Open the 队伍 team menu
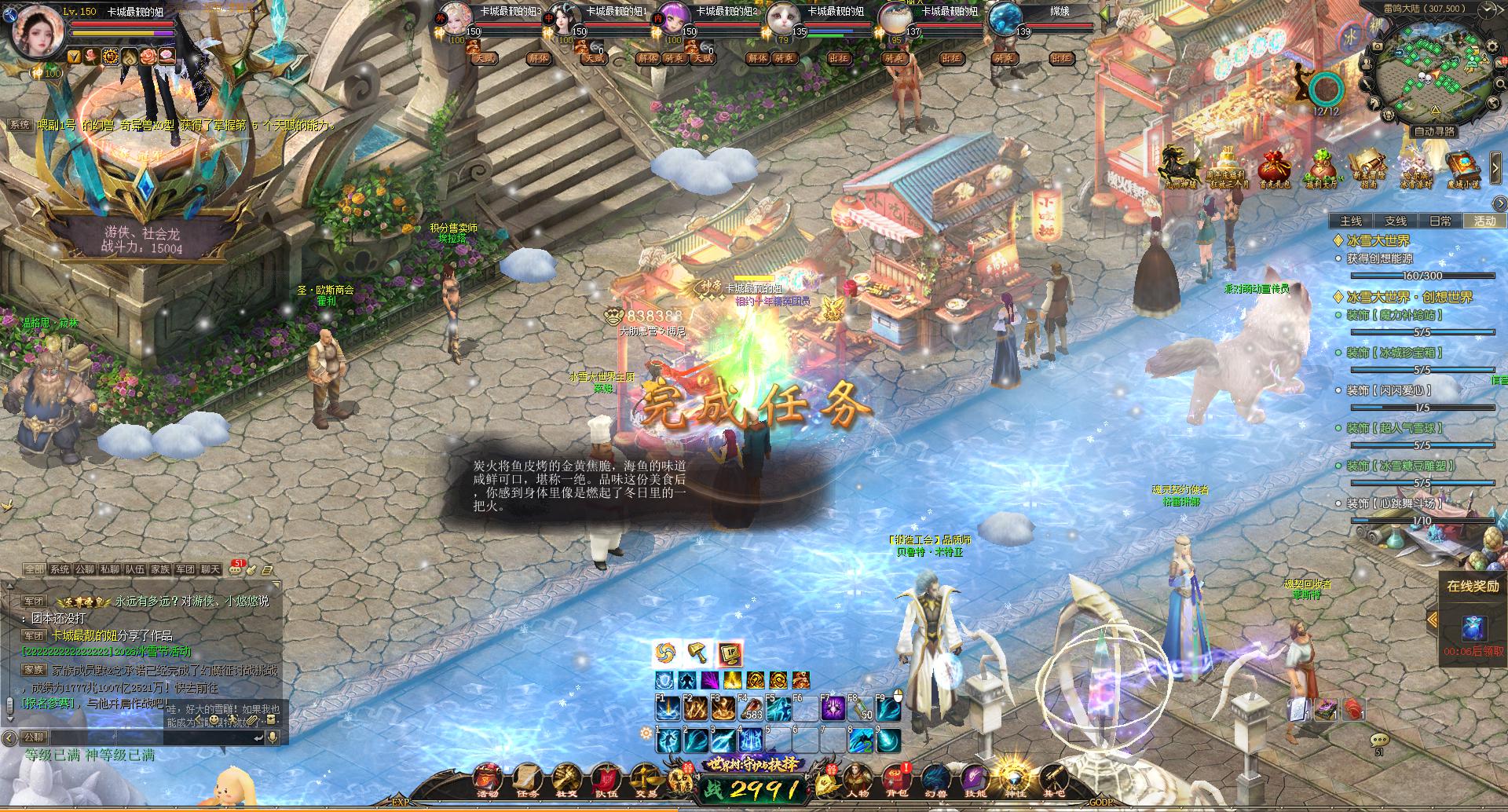Image resolution: width=1508 pixels, height=812 pixels. (x=604, y=779)
